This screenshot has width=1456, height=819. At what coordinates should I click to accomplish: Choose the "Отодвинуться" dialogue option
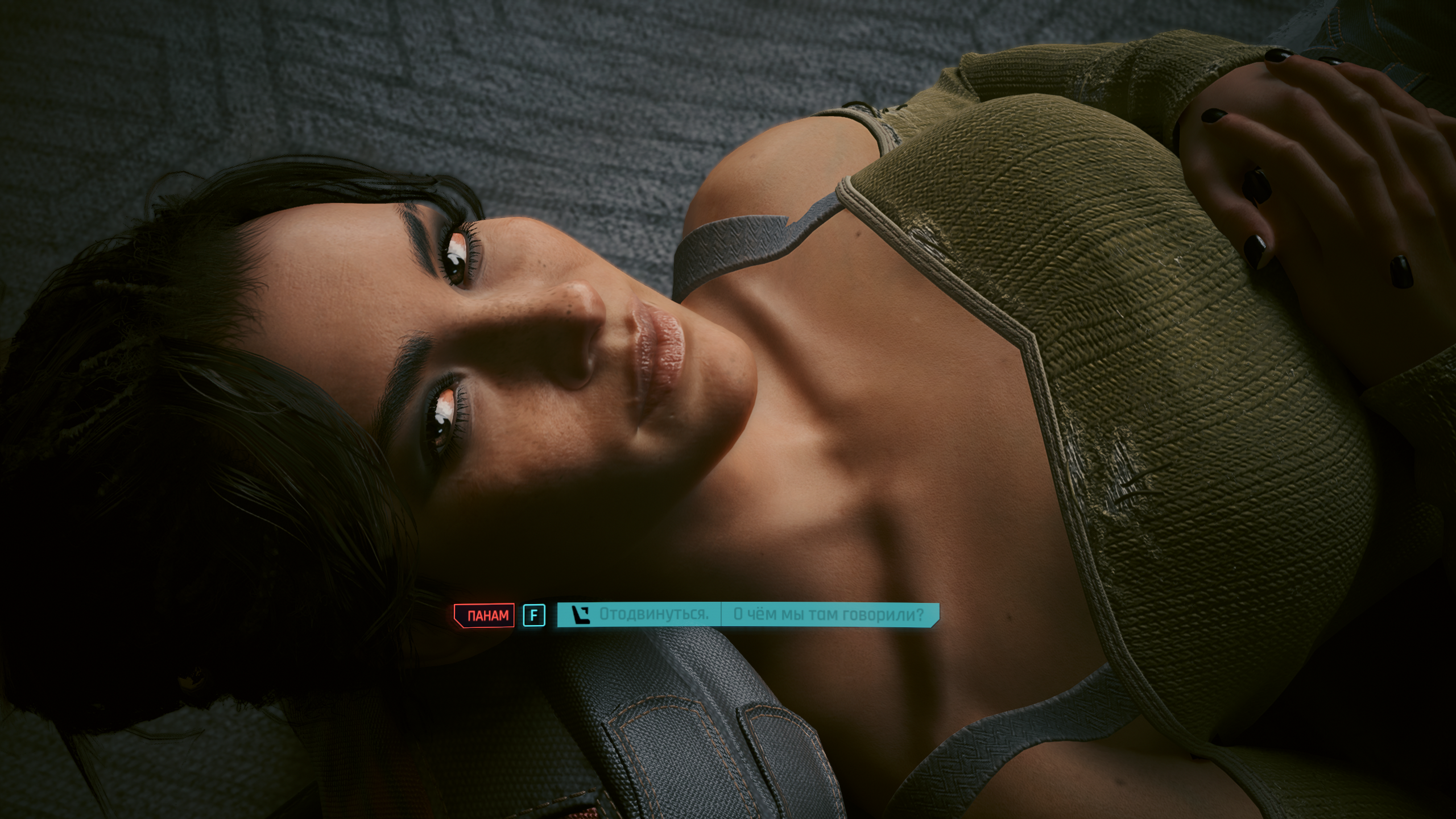(x=653, y=615)
